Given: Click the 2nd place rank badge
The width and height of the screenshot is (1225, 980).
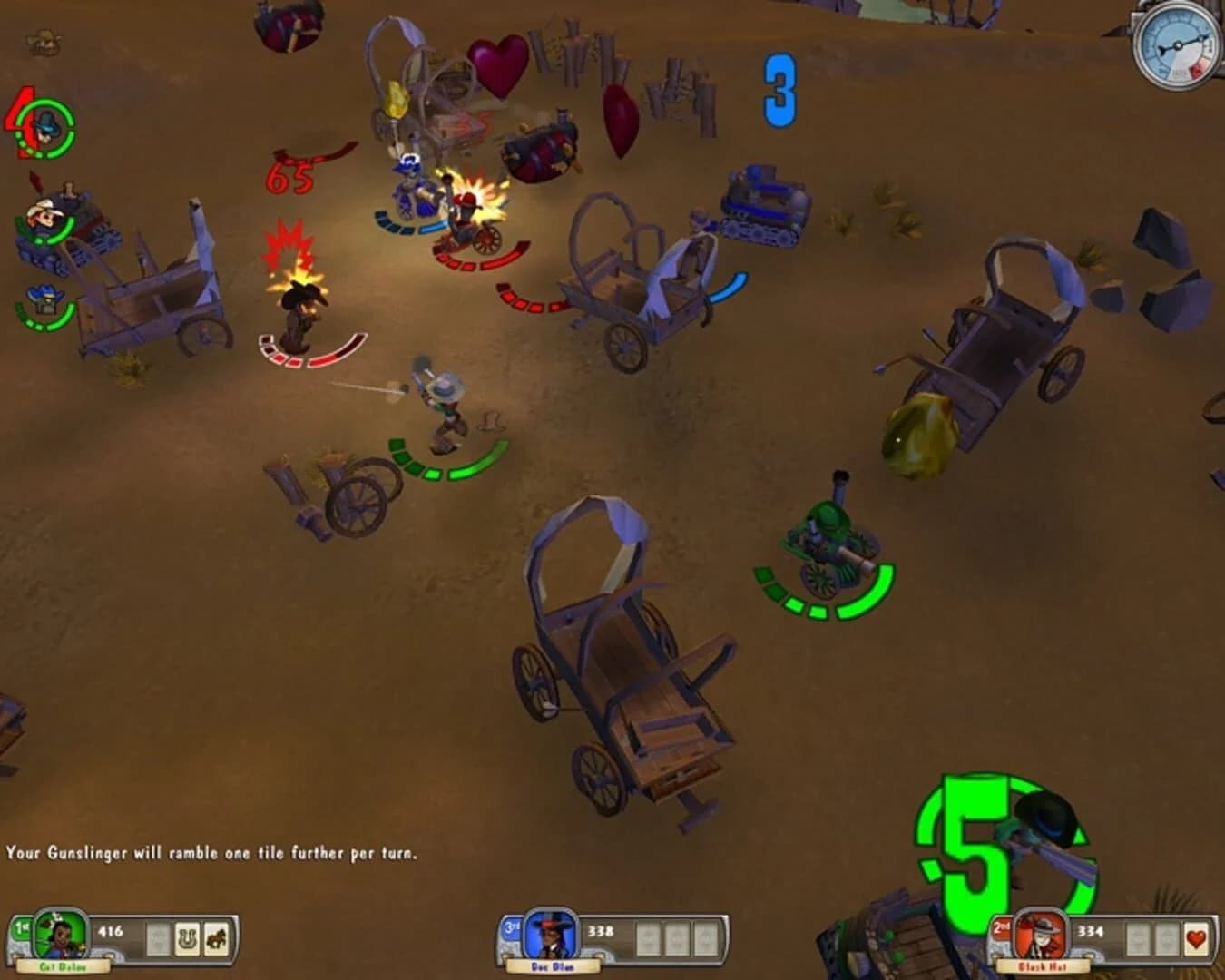Looking at the screenshot, I should point(1001,929).
